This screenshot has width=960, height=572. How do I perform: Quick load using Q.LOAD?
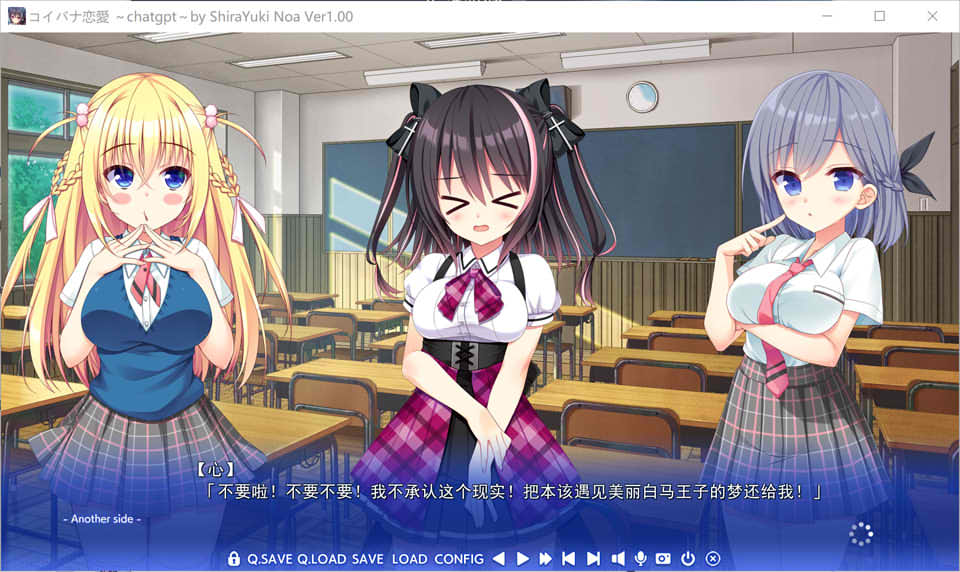[x=322, y=559]
